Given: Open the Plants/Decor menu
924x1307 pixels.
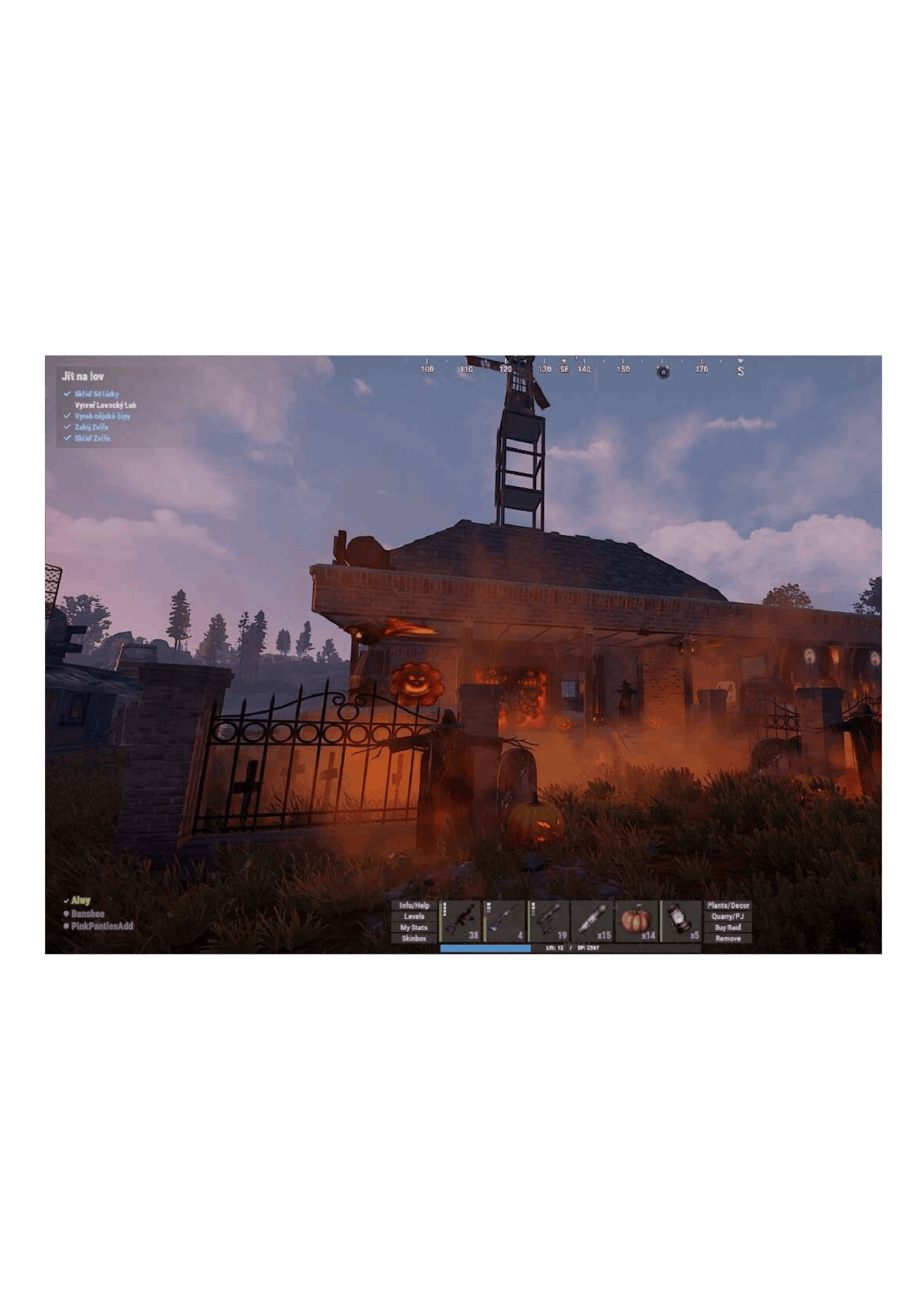Looking at the screenshot, I should coord(727,905).
